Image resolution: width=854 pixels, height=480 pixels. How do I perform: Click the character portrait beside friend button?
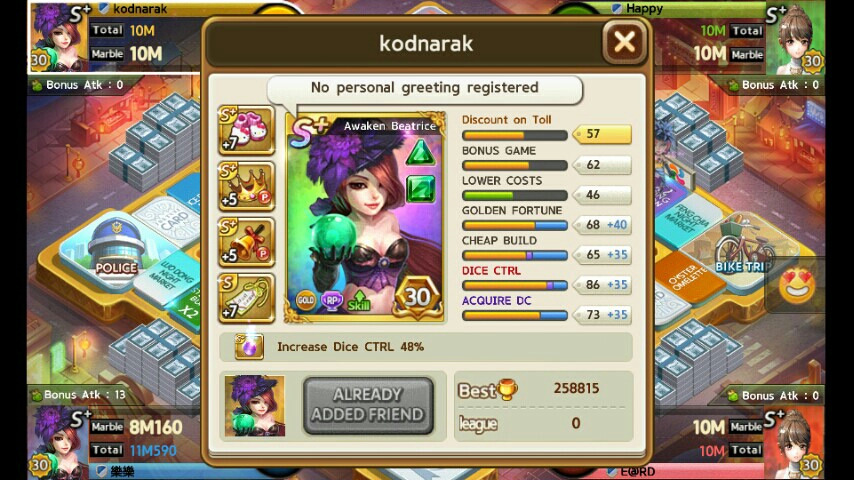[x=254, y=405]
